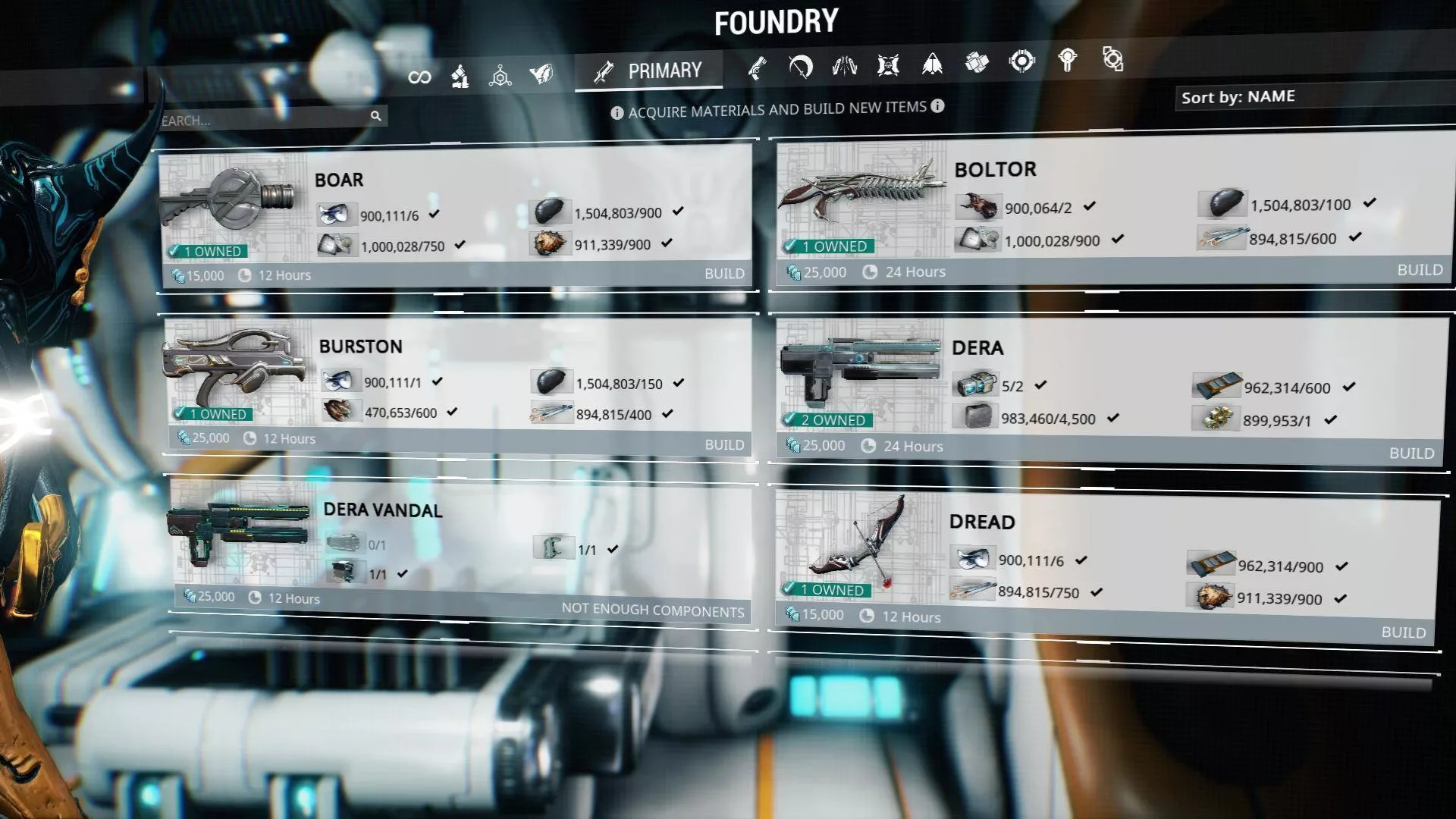Click Build on the Burston entry

pyautogui.click(x=723, y=445)
